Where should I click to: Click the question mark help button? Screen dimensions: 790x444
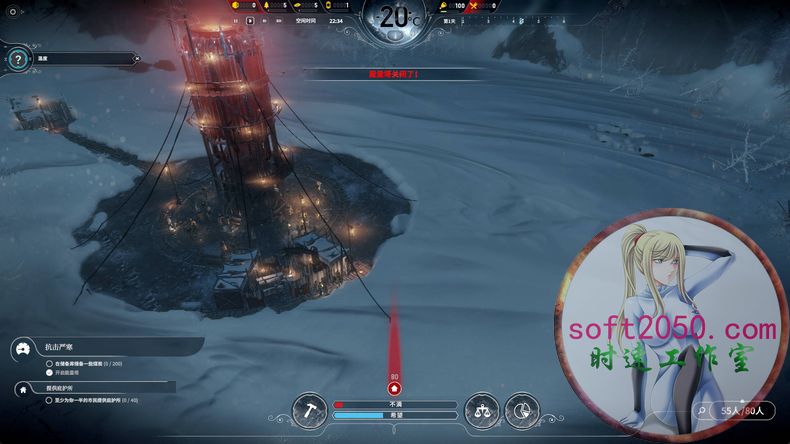(17, 59)
